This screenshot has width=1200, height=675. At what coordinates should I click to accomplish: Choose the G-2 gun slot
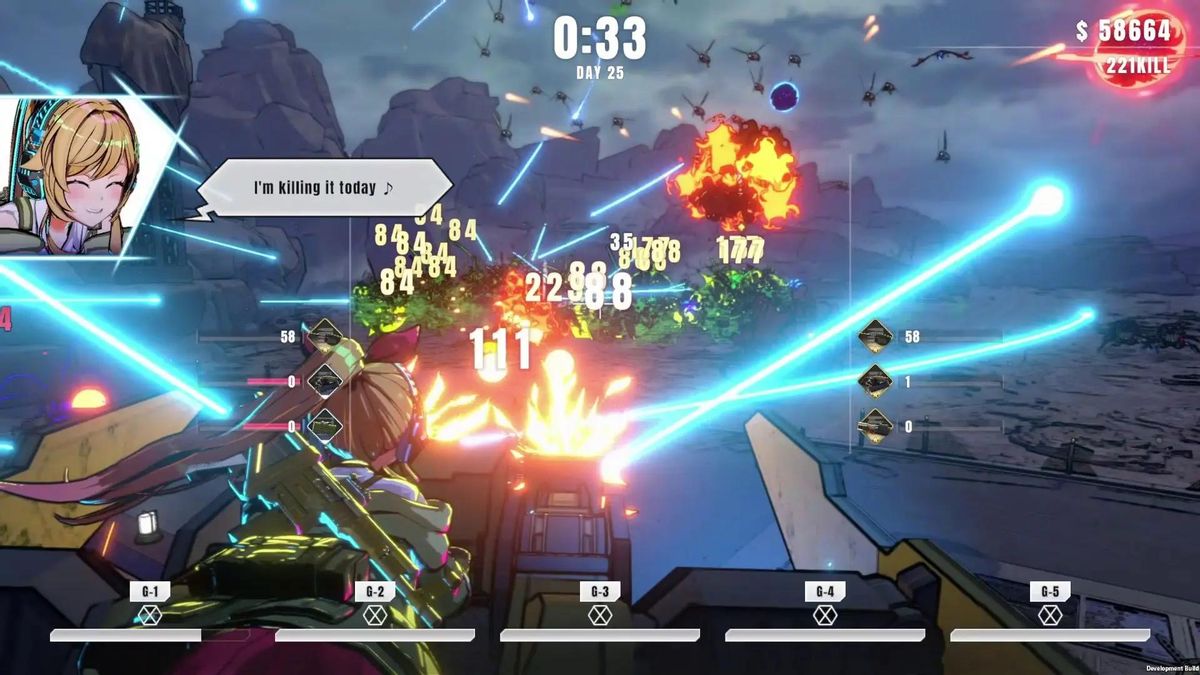[374, 605]
